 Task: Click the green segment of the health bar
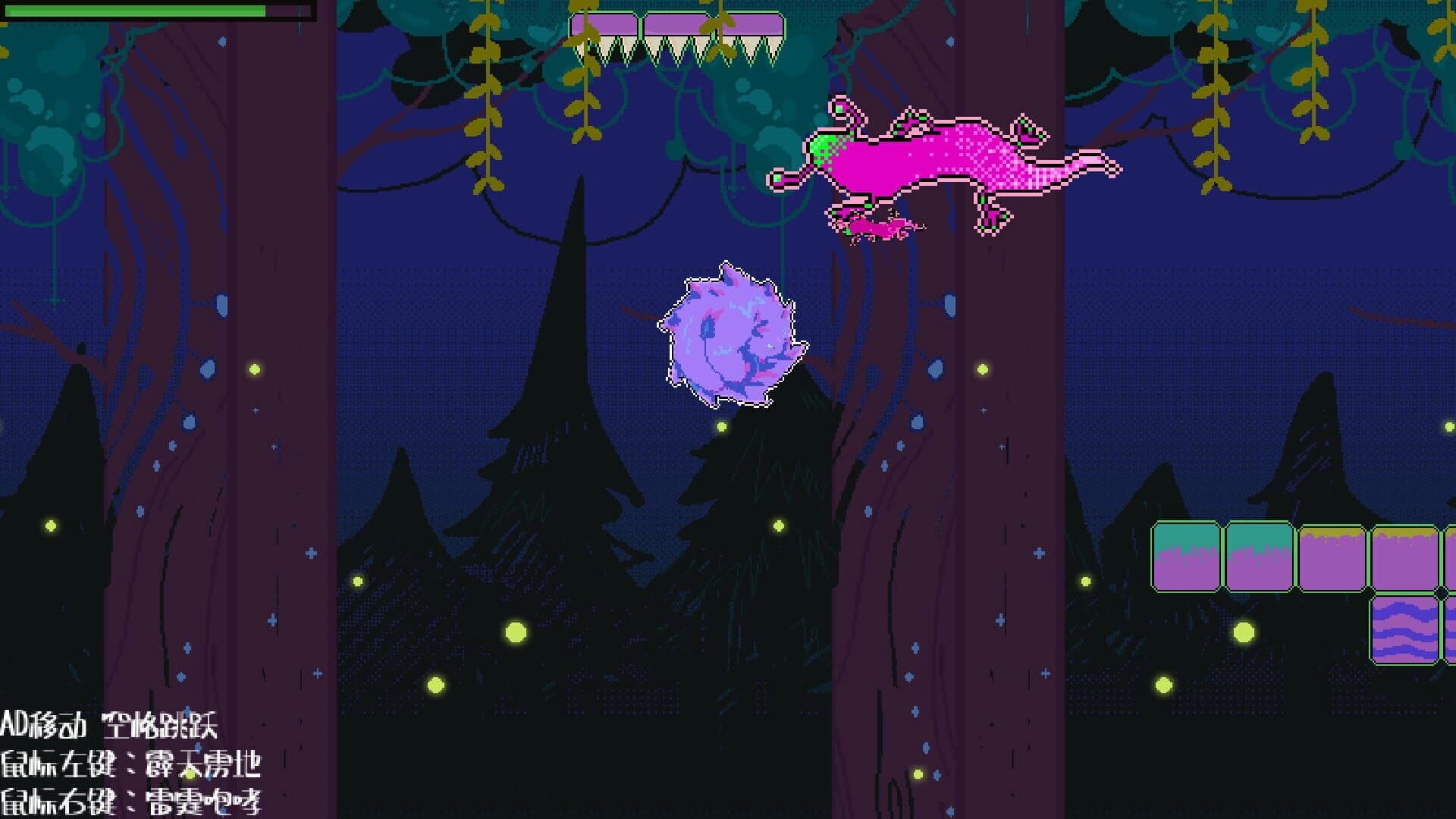136,12
